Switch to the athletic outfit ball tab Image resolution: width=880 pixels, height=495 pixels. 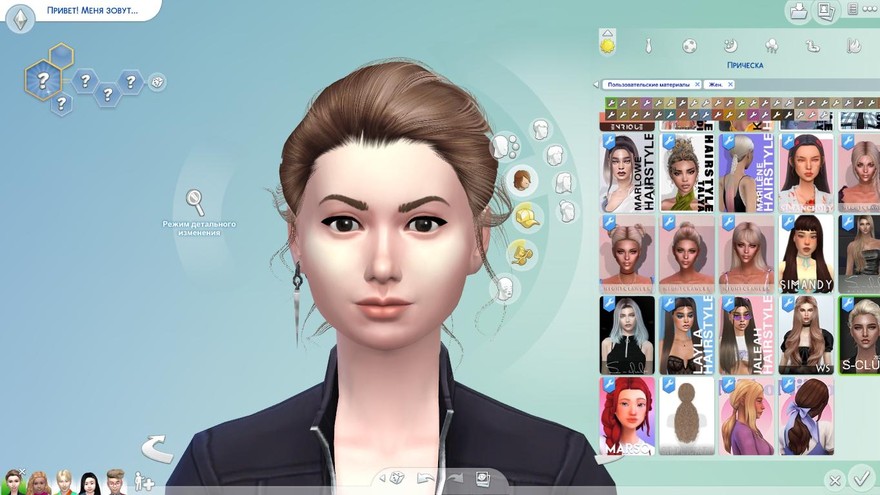pos(689,46)
